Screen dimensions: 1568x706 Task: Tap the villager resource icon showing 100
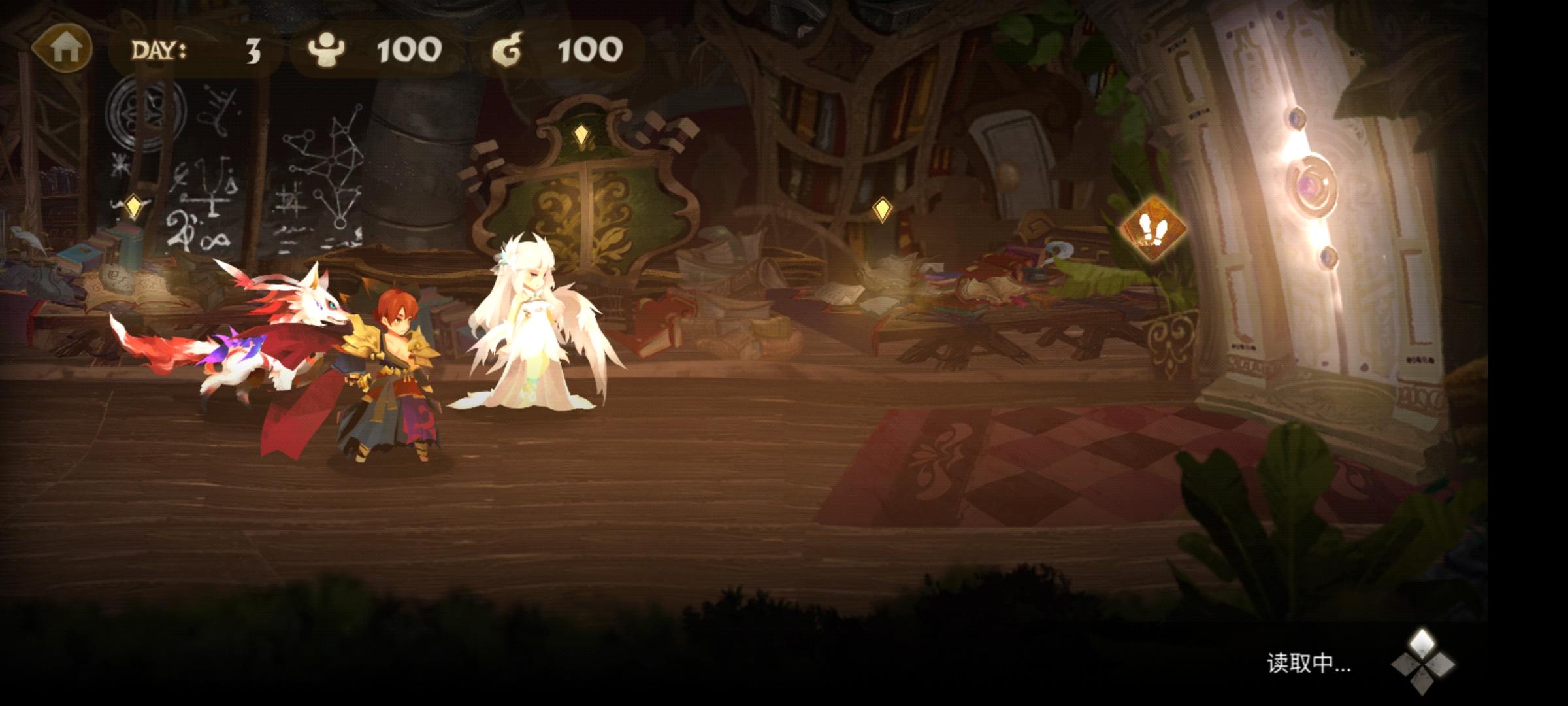(328, 49)
